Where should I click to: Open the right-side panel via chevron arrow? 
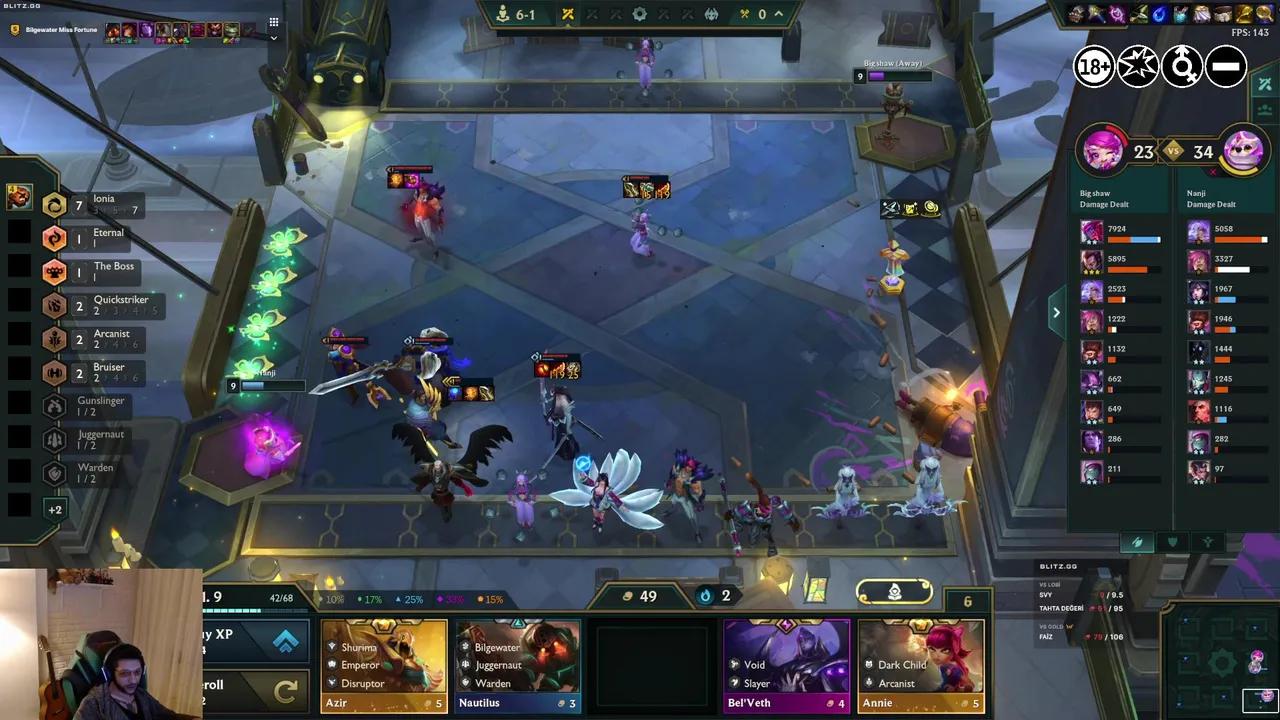[1056, 312]
